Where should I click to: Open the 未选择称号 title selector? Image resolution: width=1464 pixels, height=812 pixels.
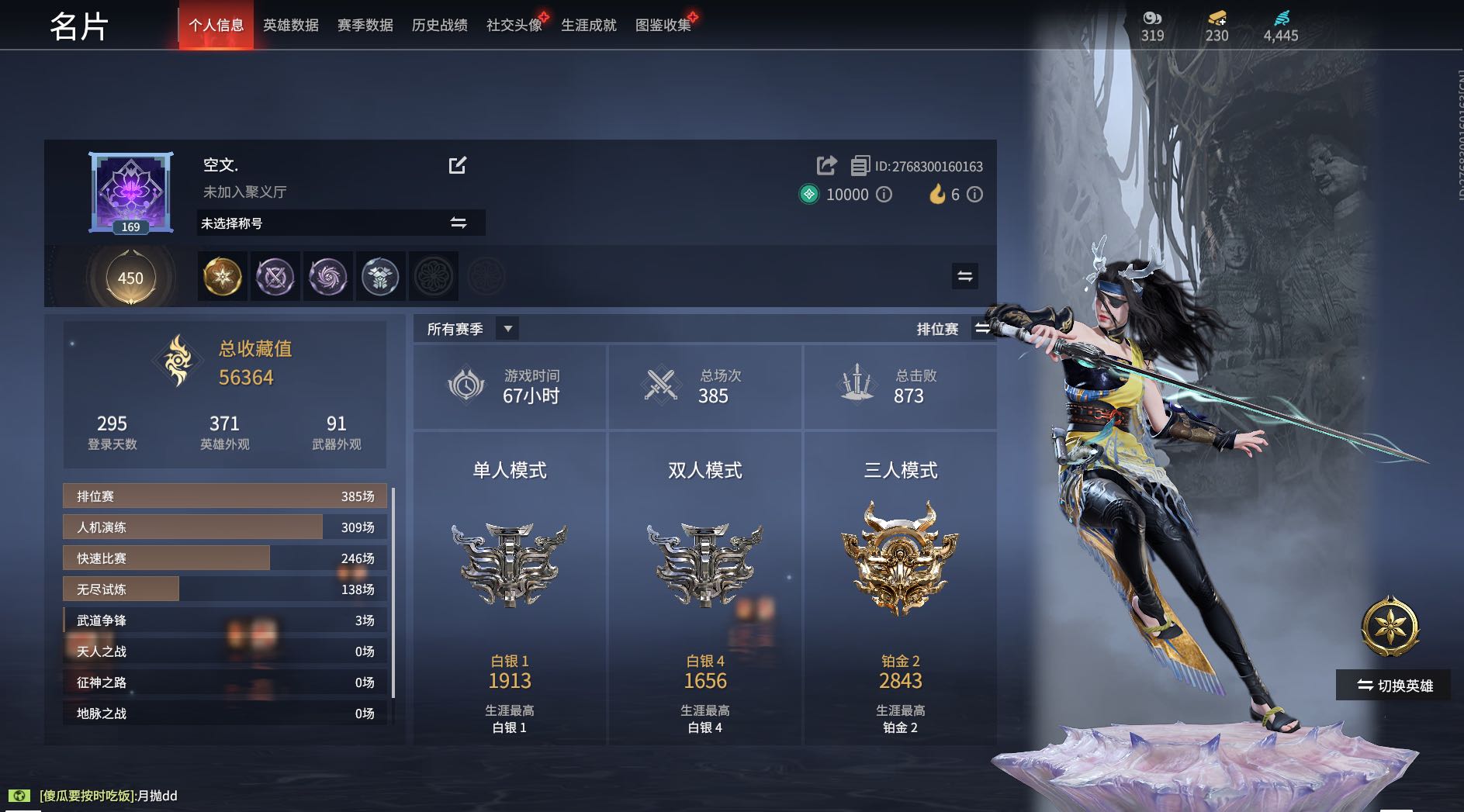coord(341,223)
